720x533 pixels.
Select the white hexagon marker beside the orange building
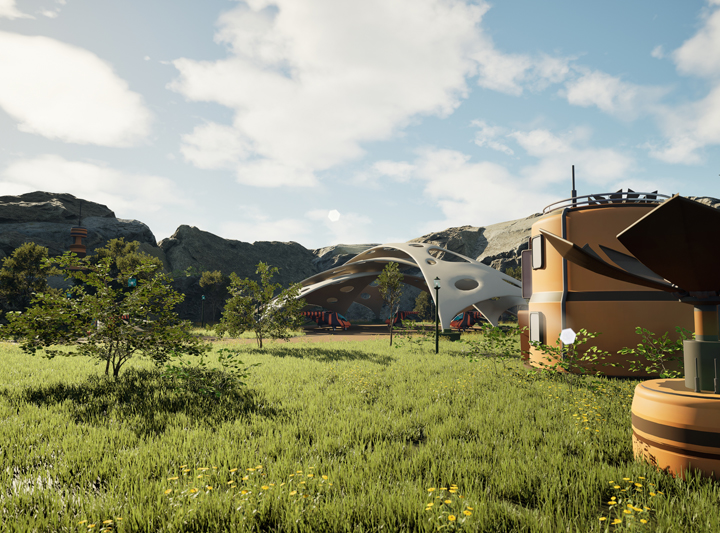click(x=568, y=336)
